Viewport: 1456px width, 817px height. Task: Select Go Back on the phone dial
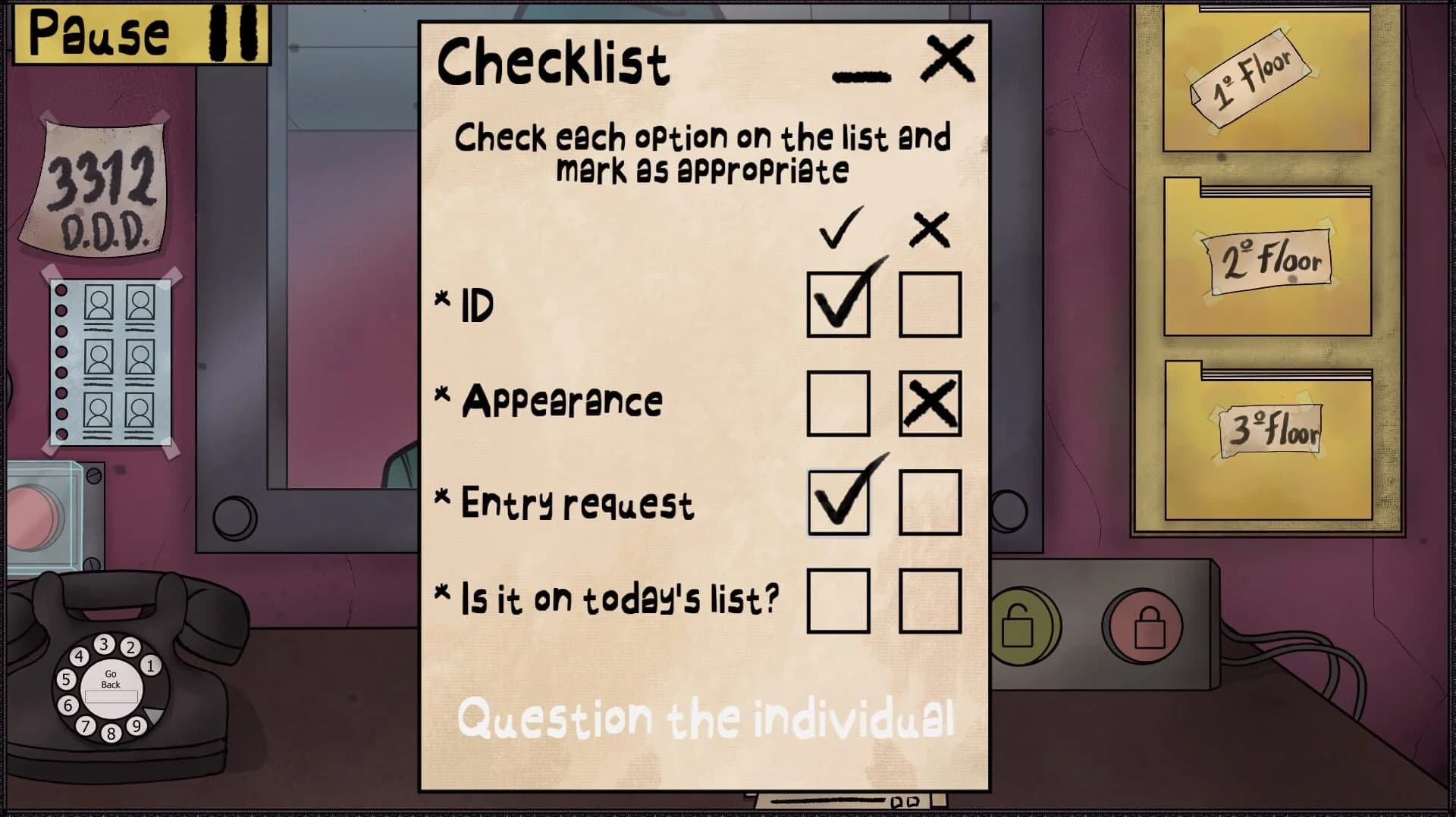[111, 681]
